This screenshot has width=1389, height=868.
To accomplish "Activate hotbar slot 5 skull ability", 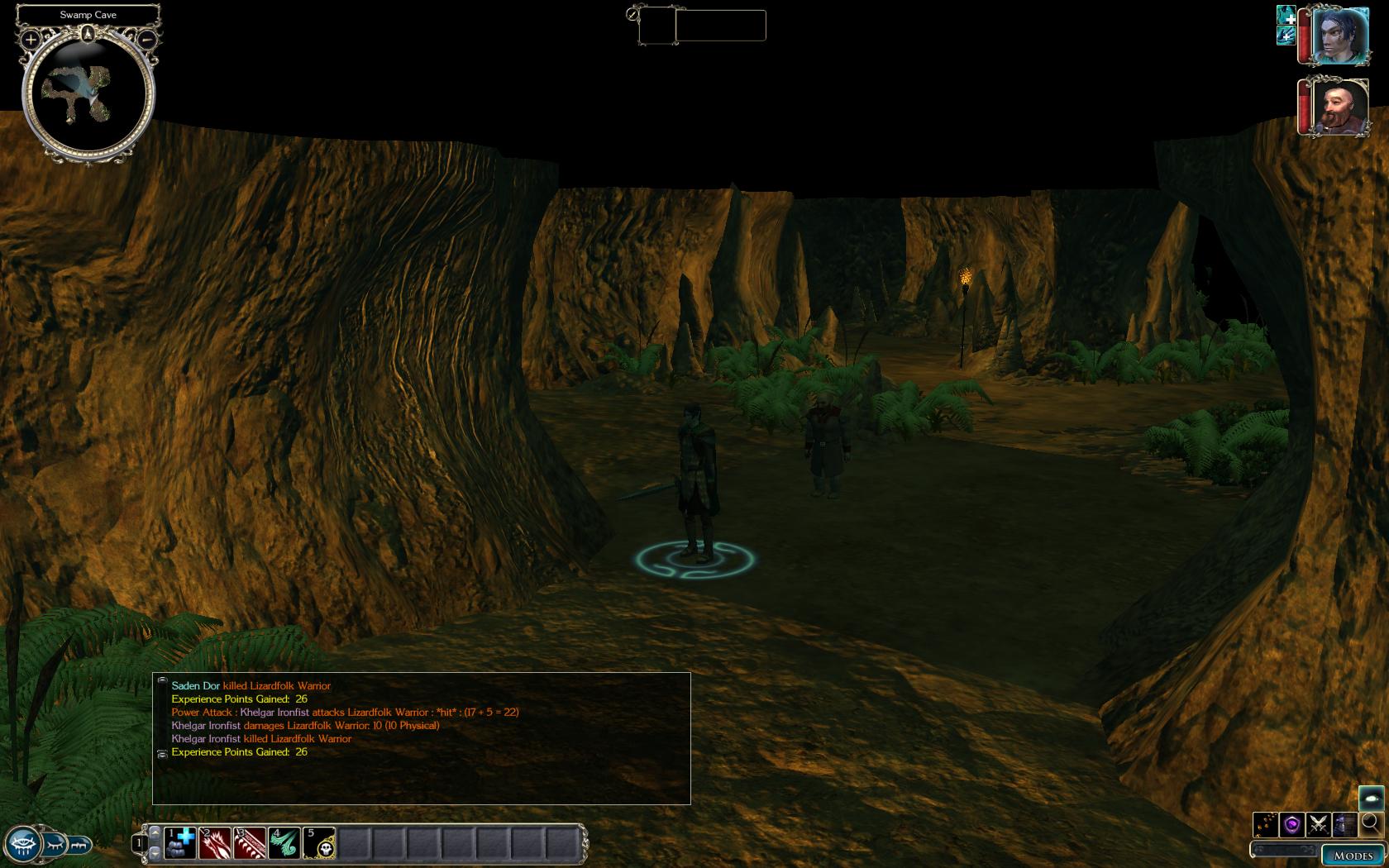I will pyautogui.click(x=319, y=843).
